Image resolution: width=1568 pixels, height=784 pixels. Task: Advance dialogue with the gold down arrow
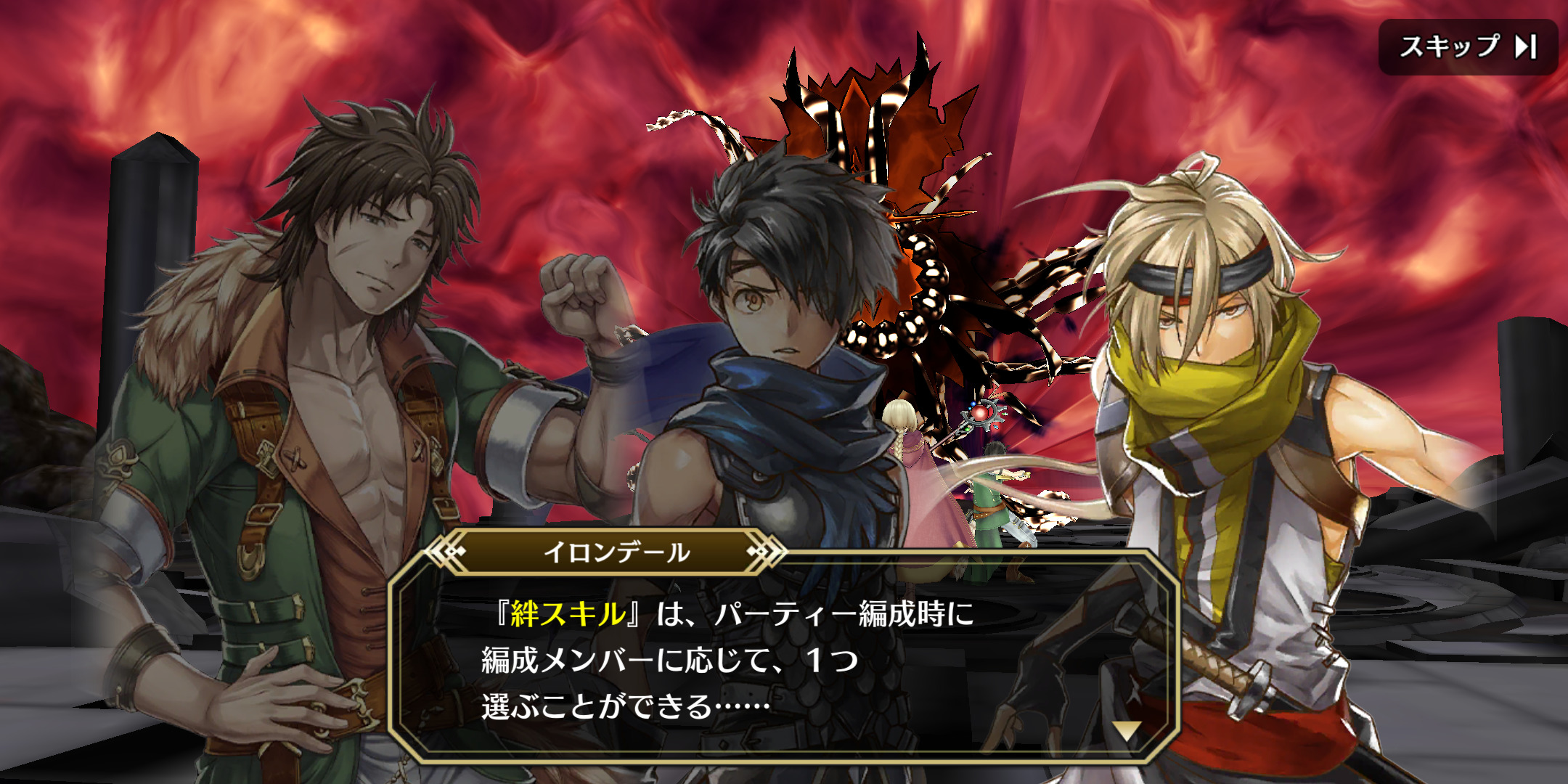pyautogui.click(x=1127, y=731)
